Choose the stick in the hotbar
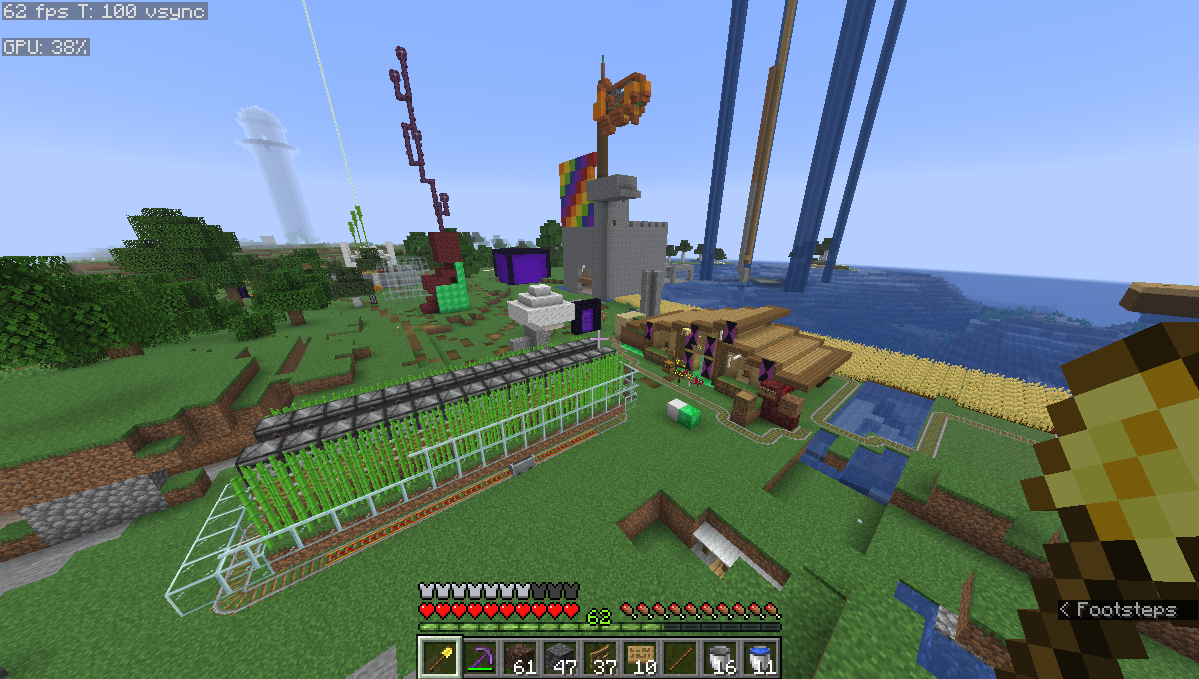The height and width of the screenshot is (679, 1199). 680,657
